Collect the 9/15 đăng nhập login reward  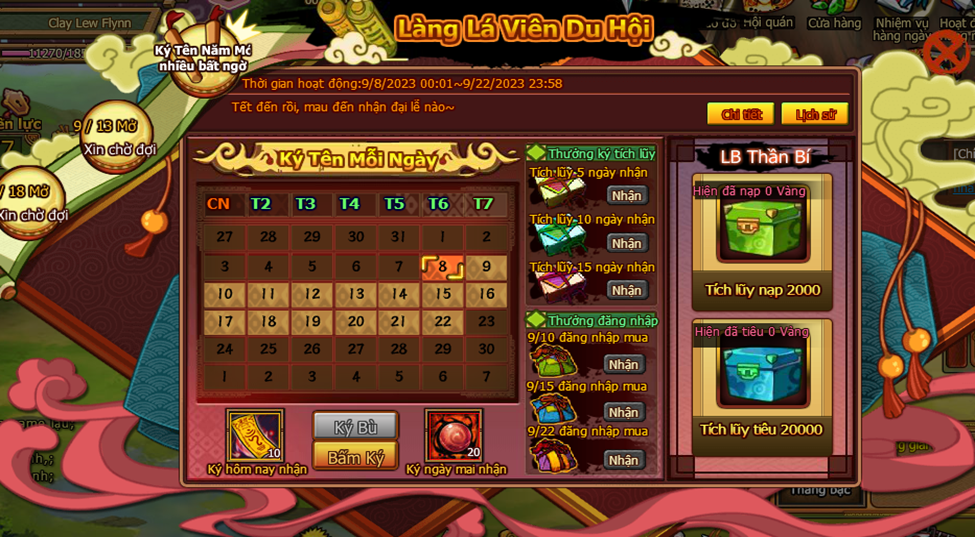click(623, 412)
